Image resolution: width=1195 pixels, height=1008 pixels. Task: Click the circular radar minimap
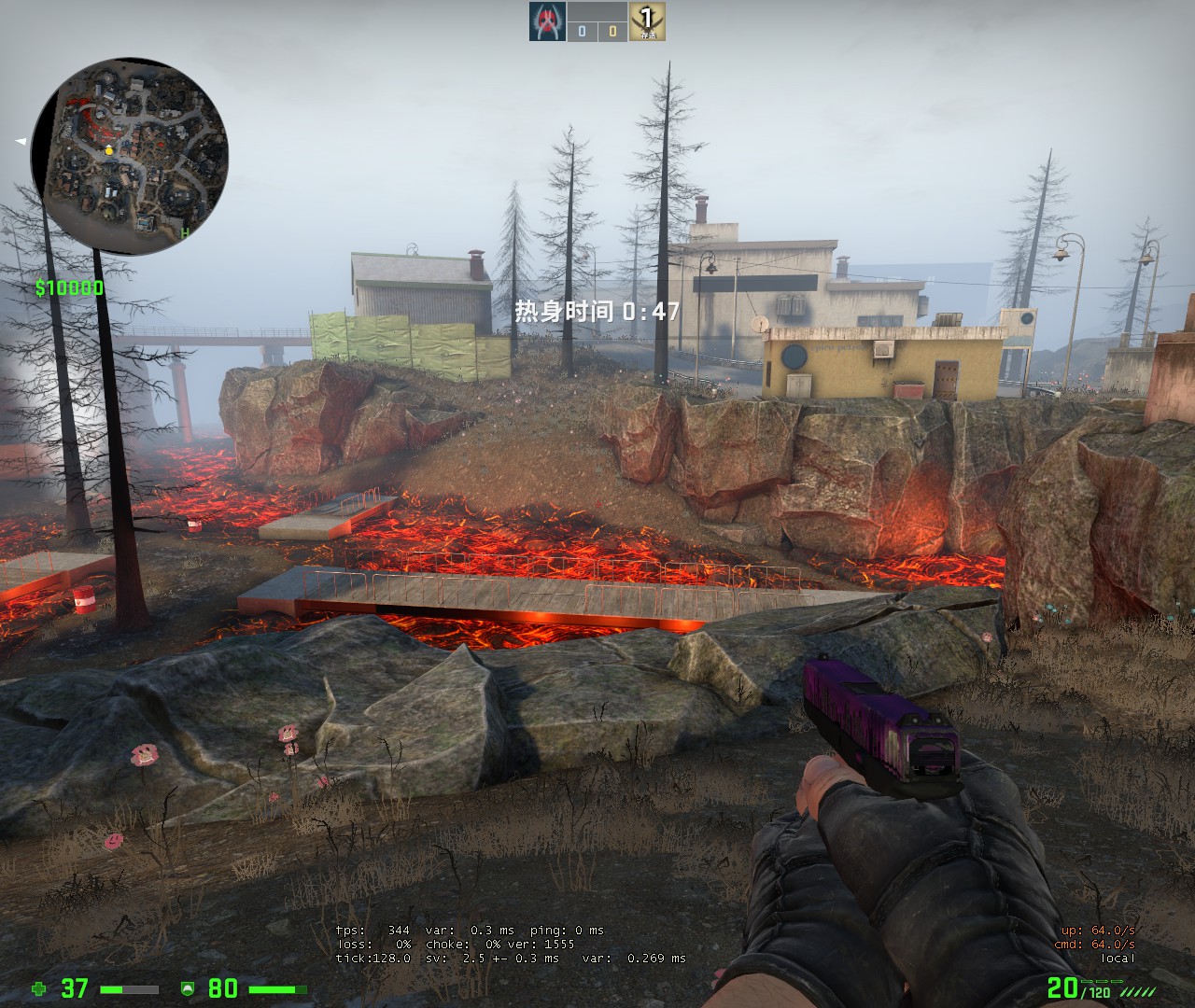tap(131, 156)
